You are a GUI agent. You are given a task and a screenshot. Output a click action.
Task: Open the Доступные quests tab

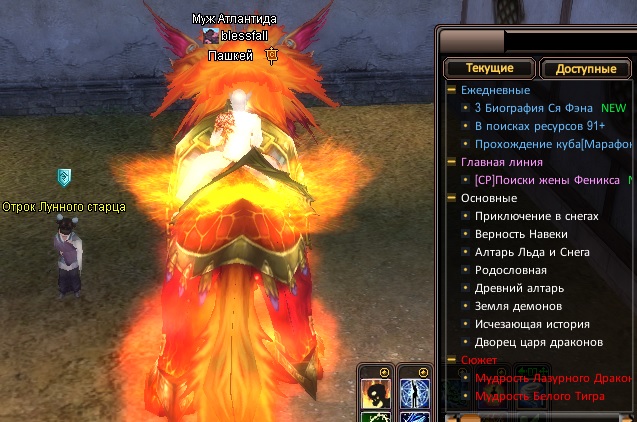(x=585, y=70)
